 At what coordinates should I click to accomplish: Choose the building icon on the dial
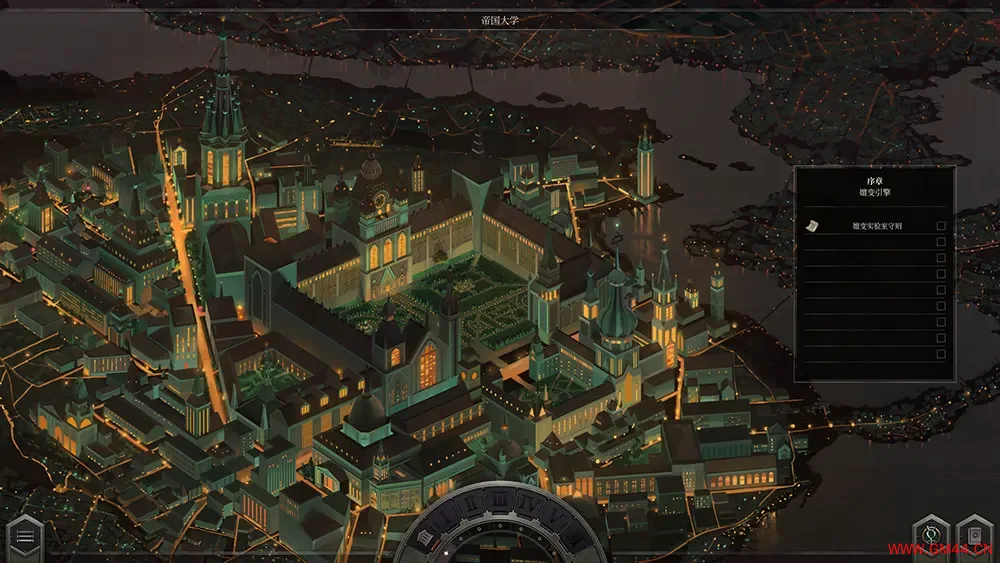coord(425,539)
